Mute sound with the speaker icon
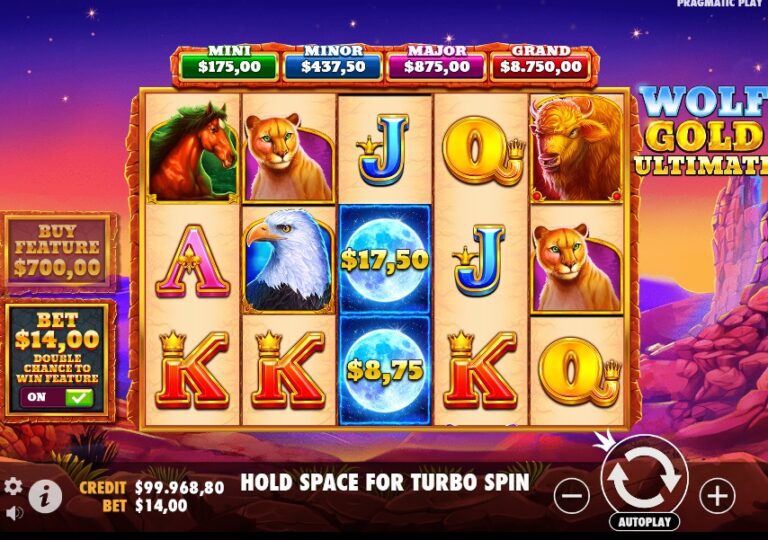The height and width of the screenshot is (540, 768). (13, 514)
